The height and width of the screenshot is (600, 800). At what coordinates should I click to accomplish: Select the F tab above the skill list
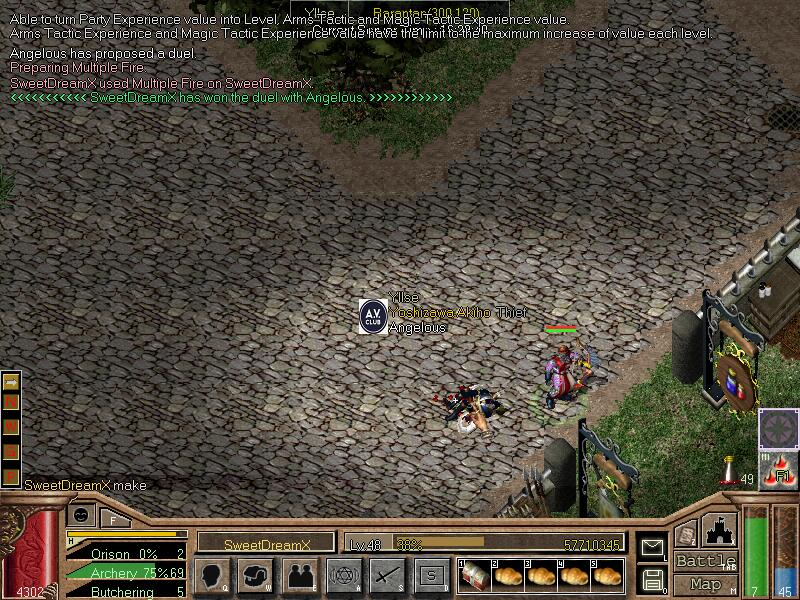113,518
